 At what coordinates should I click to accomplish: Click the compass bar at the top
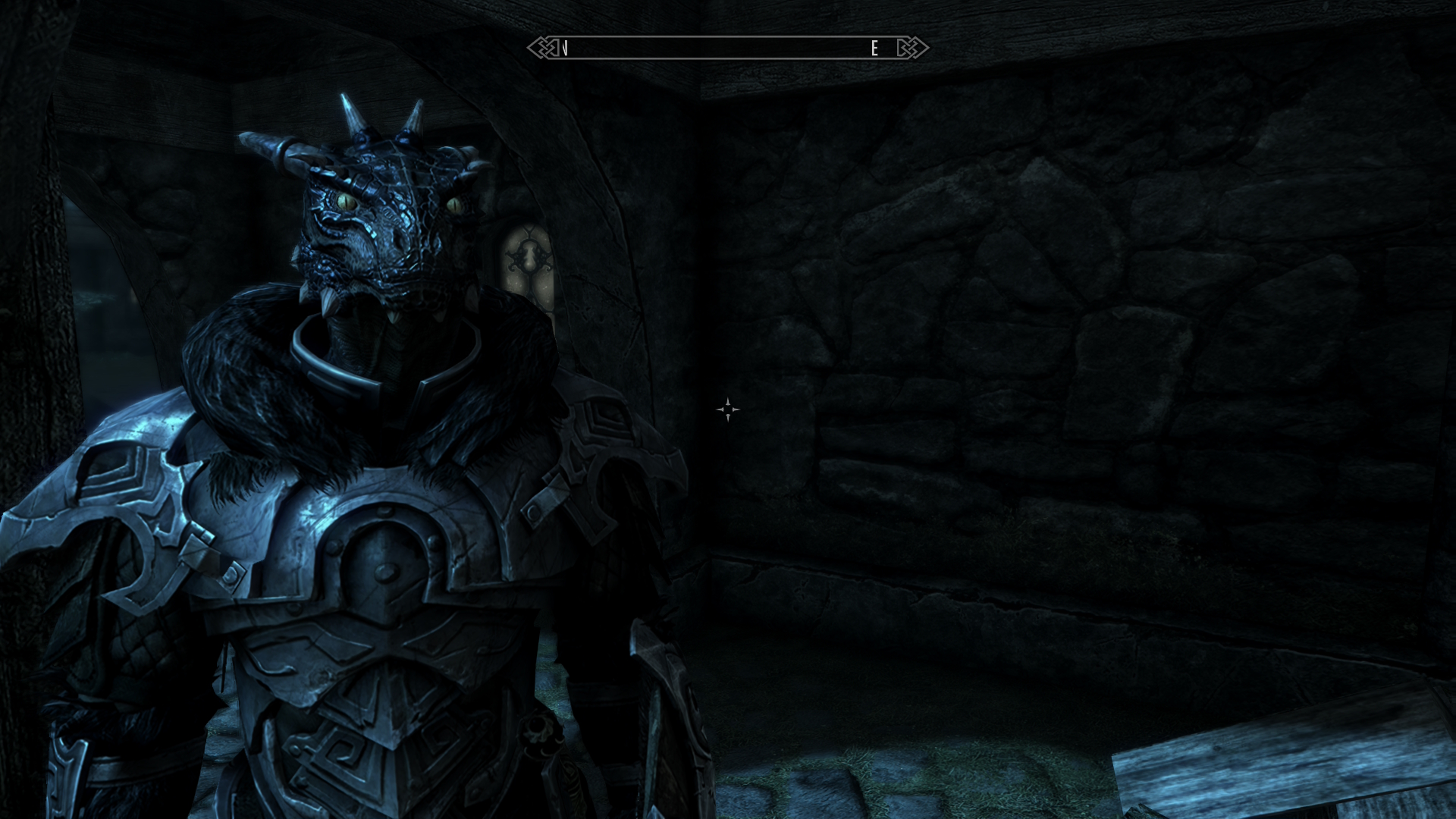[x=726, y=49]
